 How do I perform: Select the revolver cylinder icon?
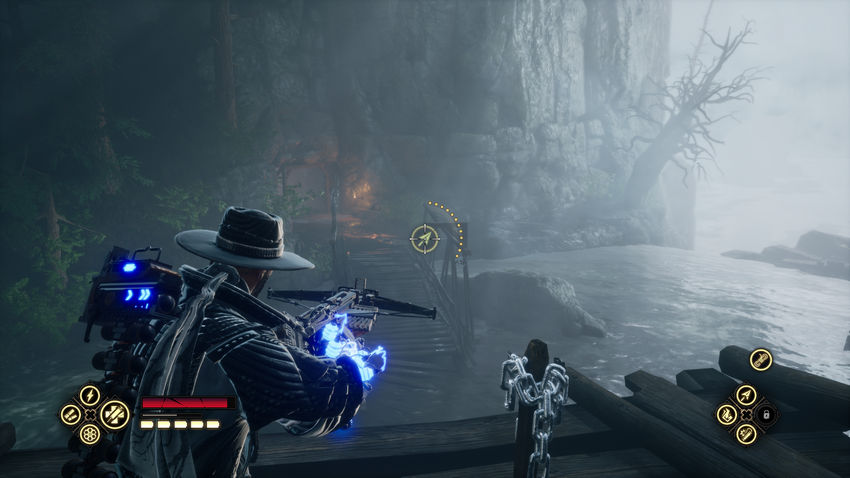[90, 434]
